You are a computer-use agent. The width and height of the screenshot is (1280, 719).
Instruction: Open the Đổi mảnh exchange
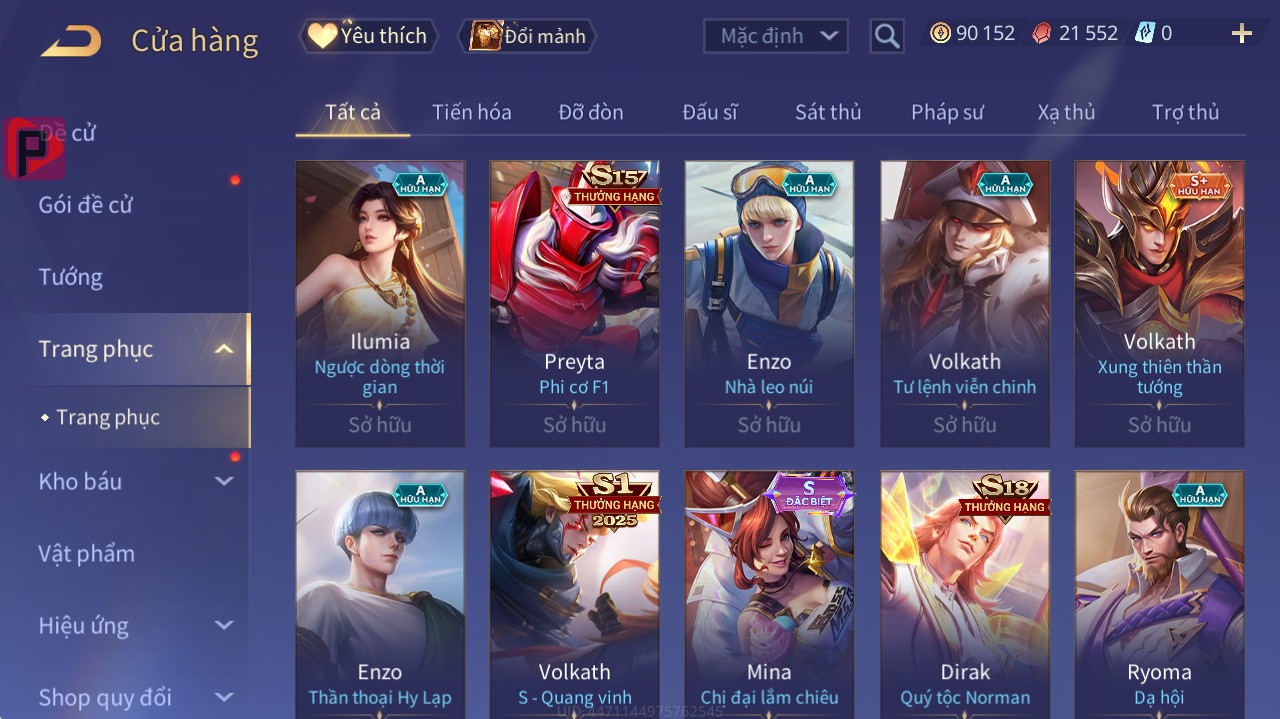[x=527, y=36]
